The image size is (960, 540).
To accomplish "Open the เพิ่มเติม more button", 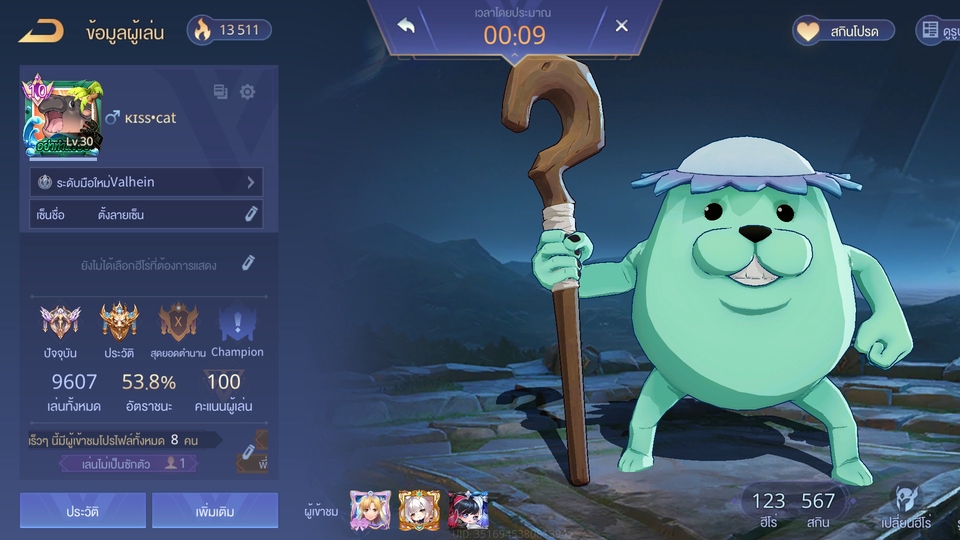I will [215, 510].
